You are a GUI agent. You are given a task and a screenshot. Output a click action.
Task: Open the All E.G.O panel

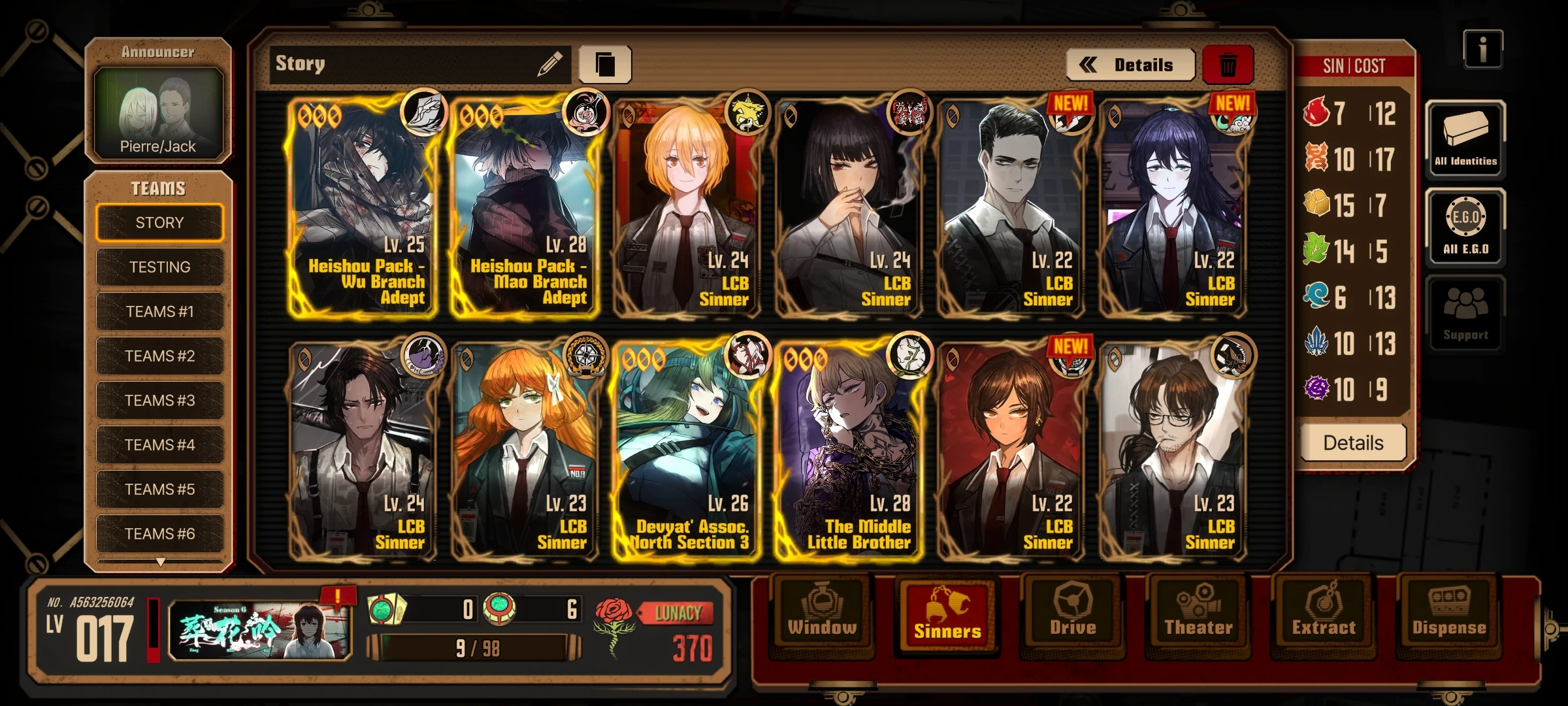click(1465, 226)
